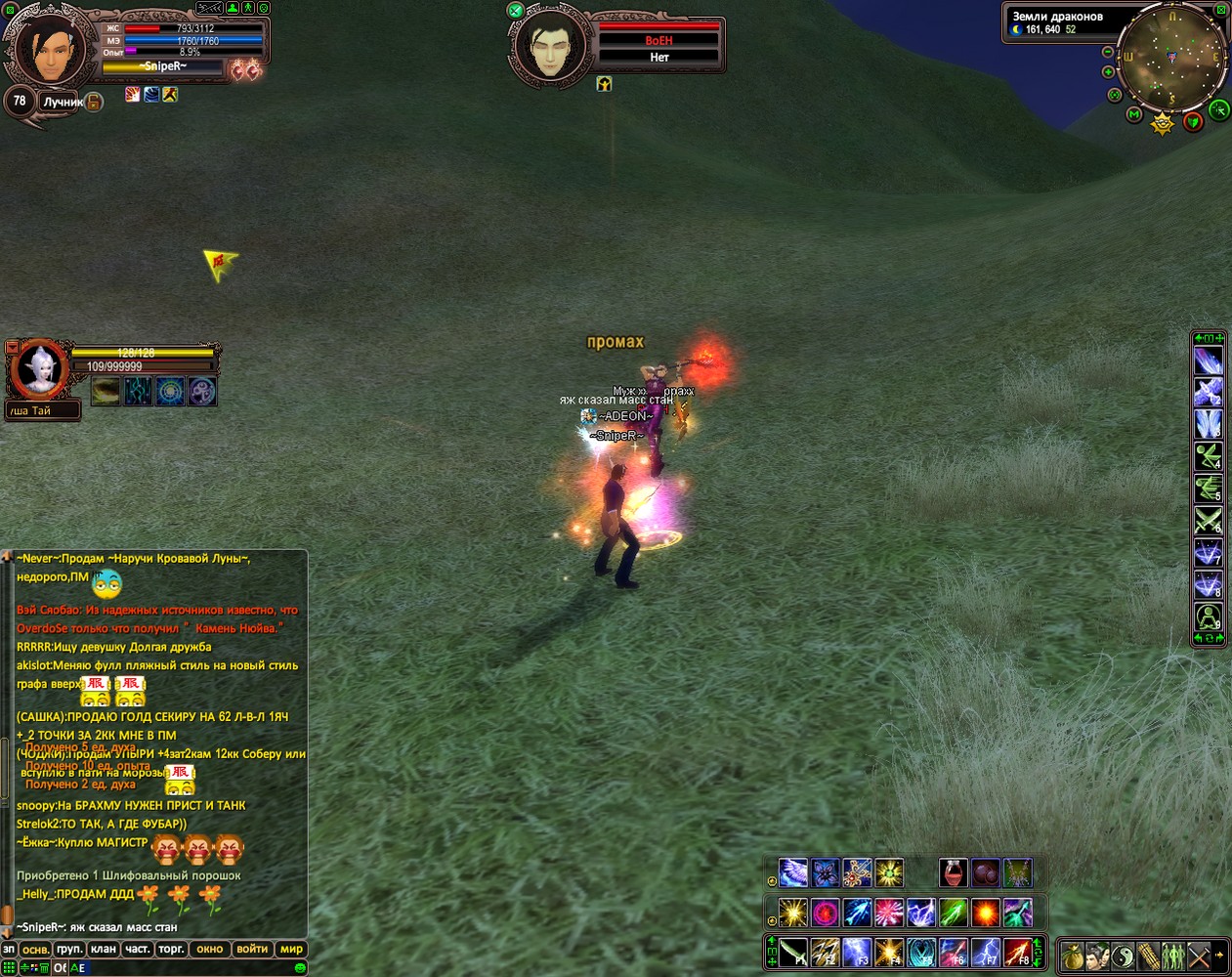
Task: Open the inventory bag icon
Action: [x=1073, y=956]
